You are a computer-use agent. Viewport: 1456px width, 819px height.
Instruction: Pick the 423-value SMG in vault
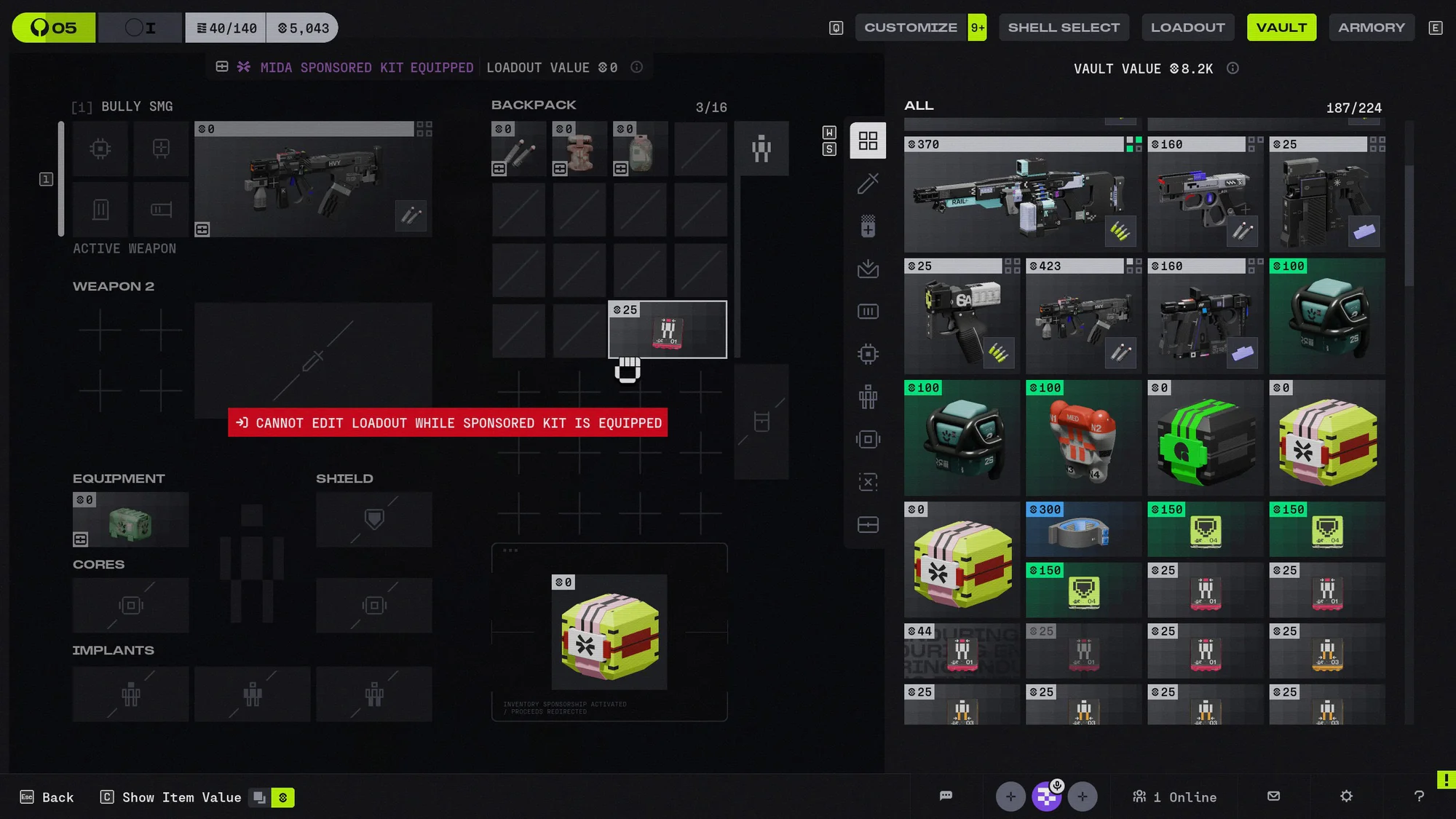point(1083,317)
